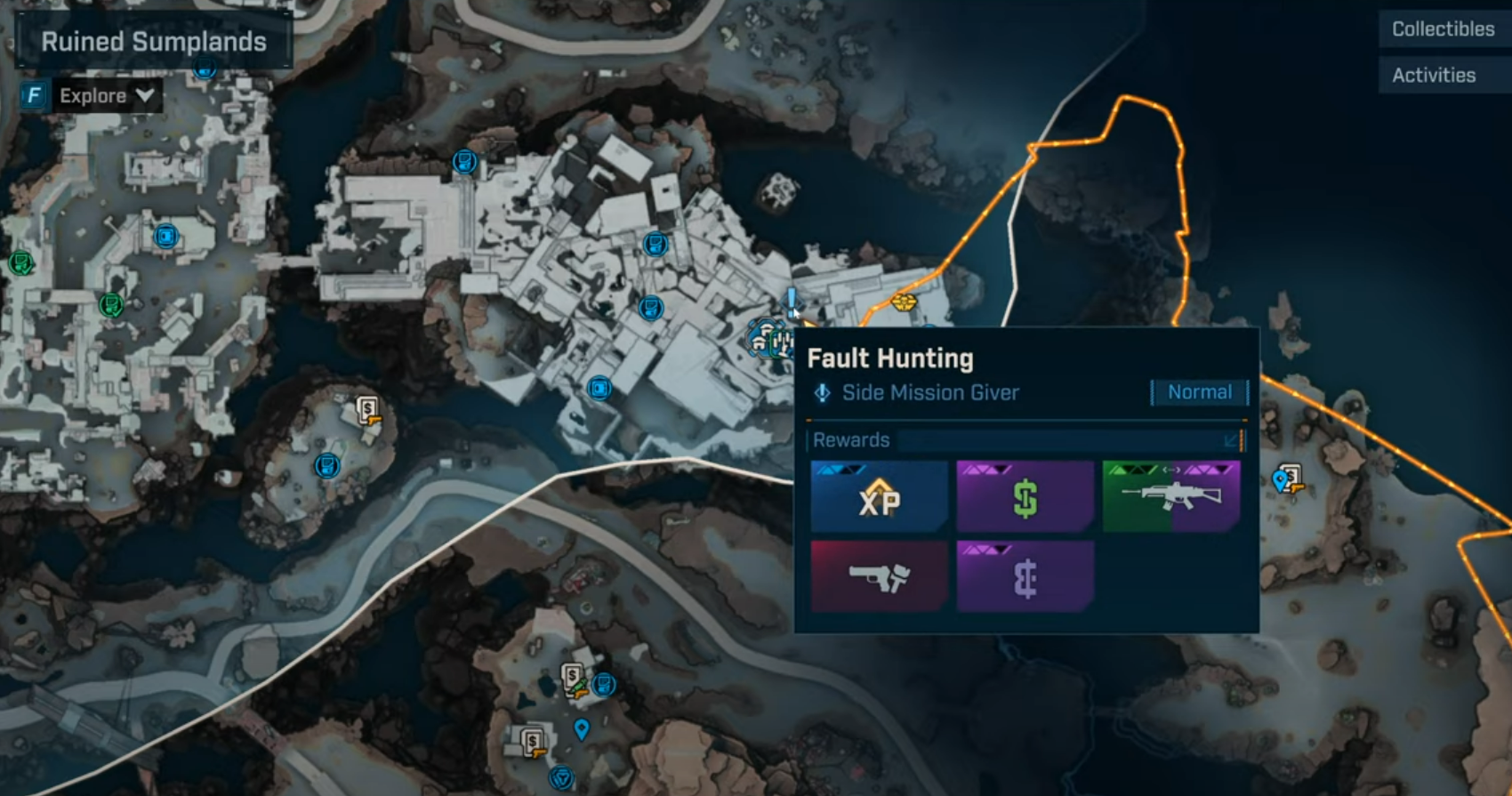Viewport: 1512px width, 796px height.
Task: Select the XP reward tile
Action: [879, 497]
